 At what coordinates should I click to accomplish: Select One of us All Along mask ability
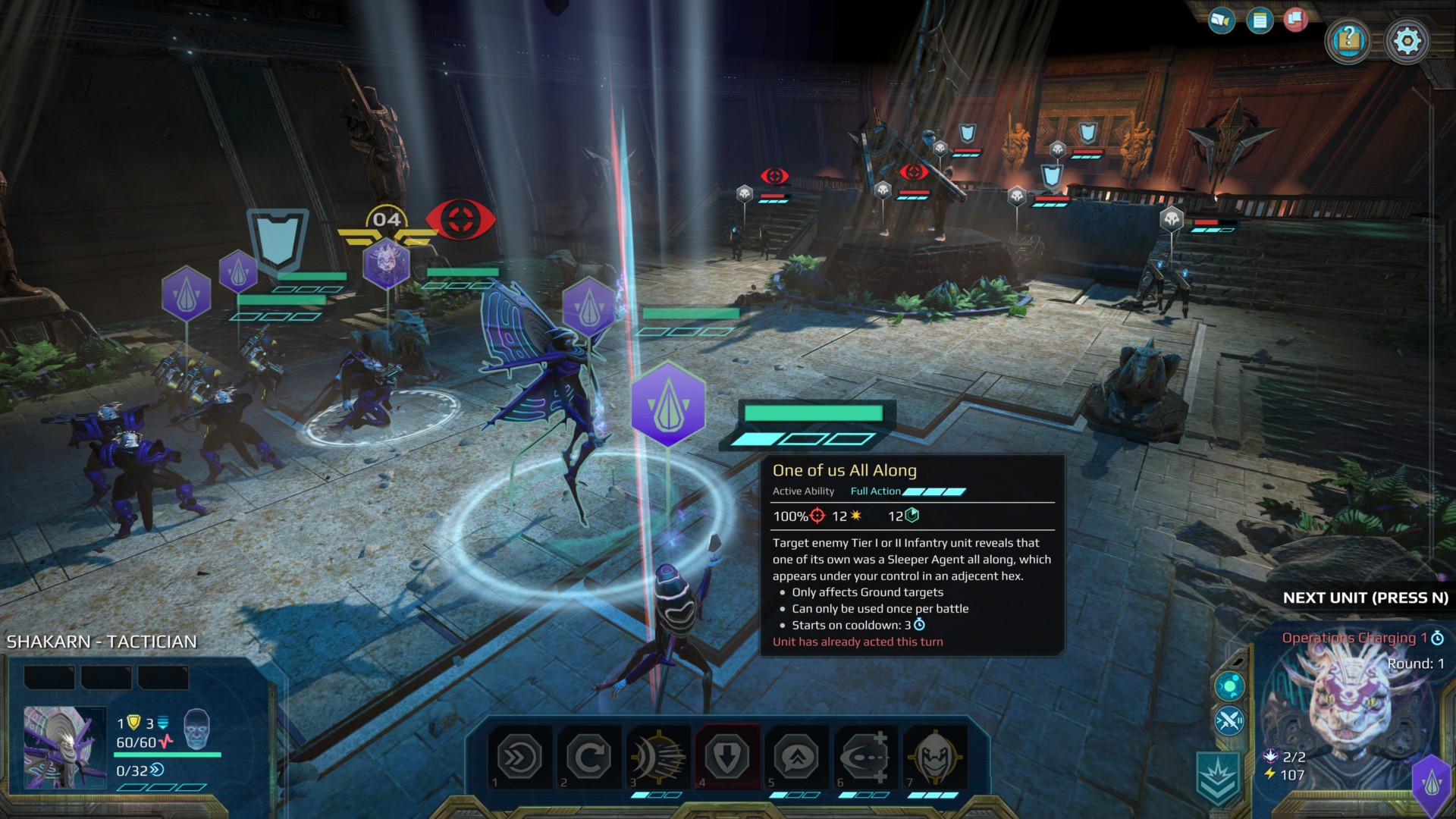[x=934, y=757]
